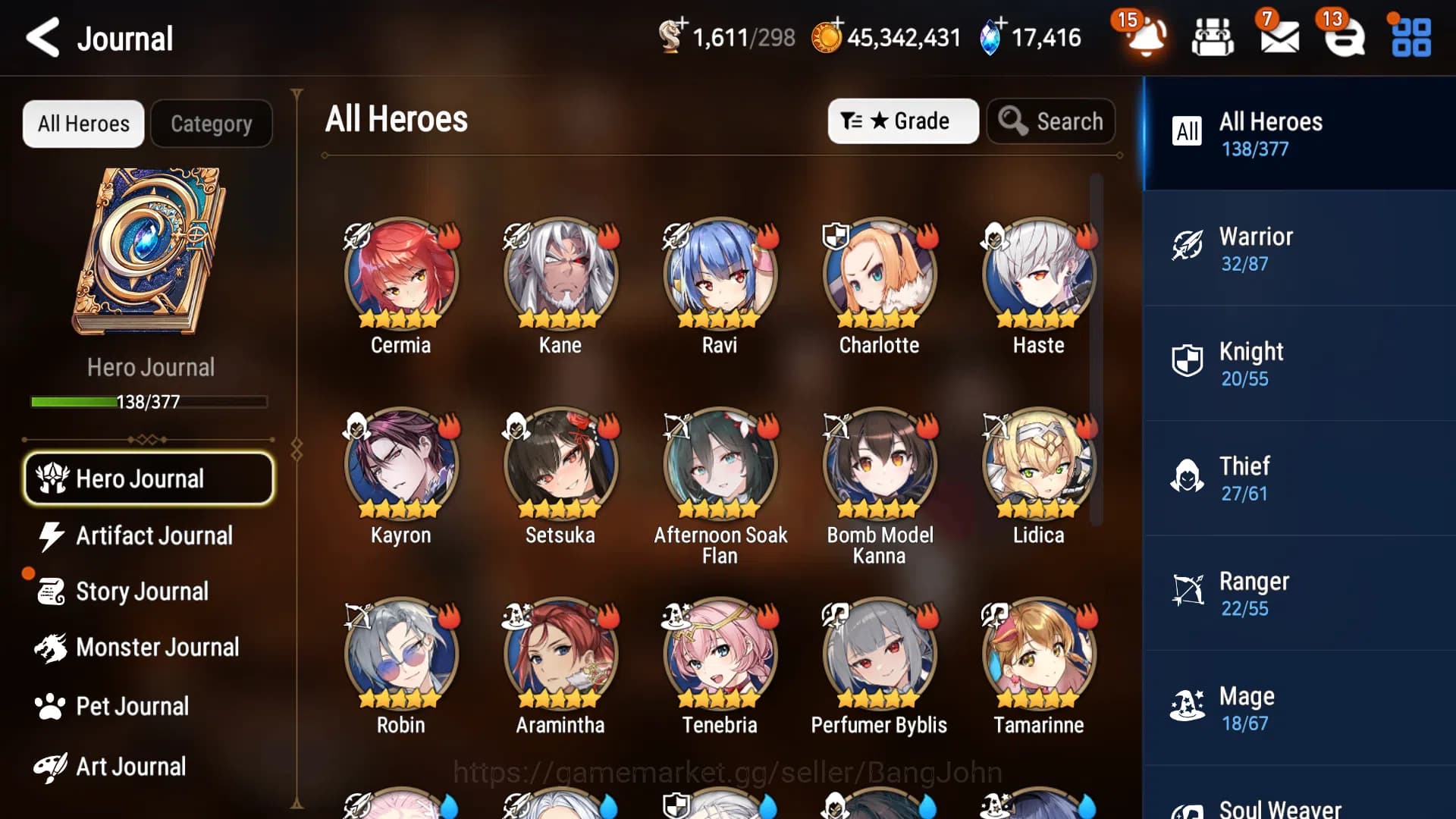The width and height of the screenshot is (1456, 819).
Task: Choose the Ranger class filter
Action: pyautogui.click(x=1297, y=593)
